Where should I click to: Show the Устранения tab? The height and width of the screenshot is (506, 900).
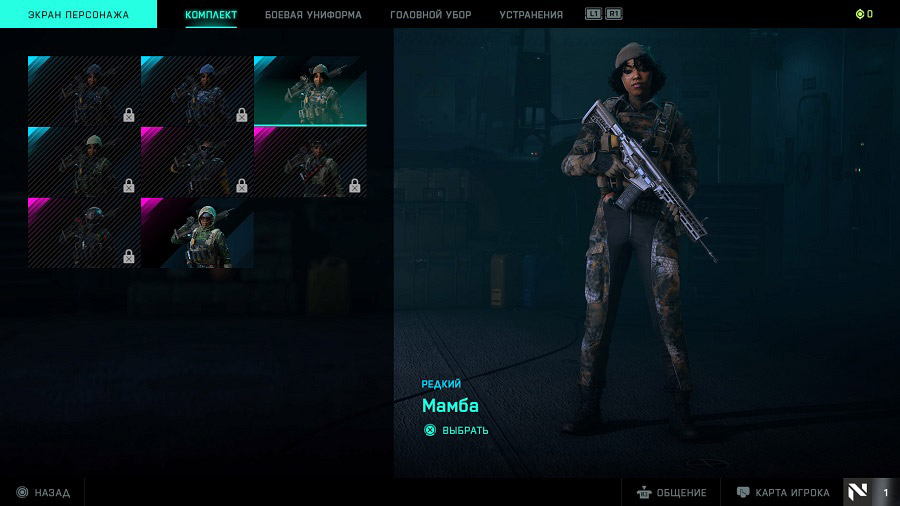[530, 15]
